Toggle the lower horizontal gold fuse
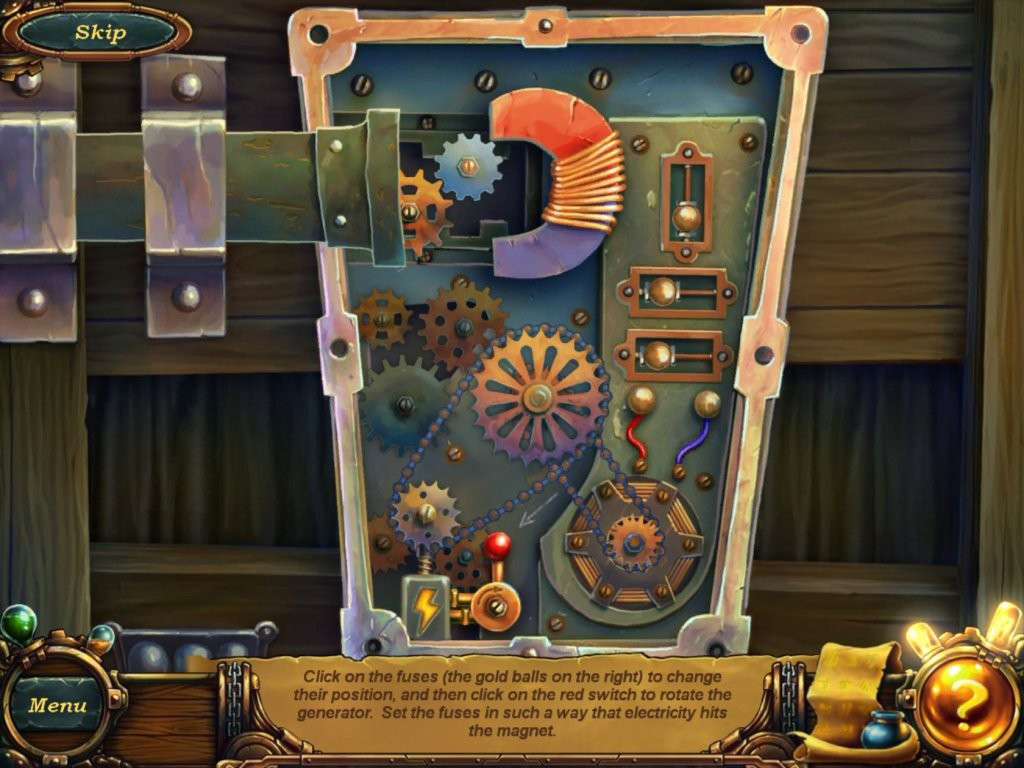 pyautogui.click(x=657, y=354)
